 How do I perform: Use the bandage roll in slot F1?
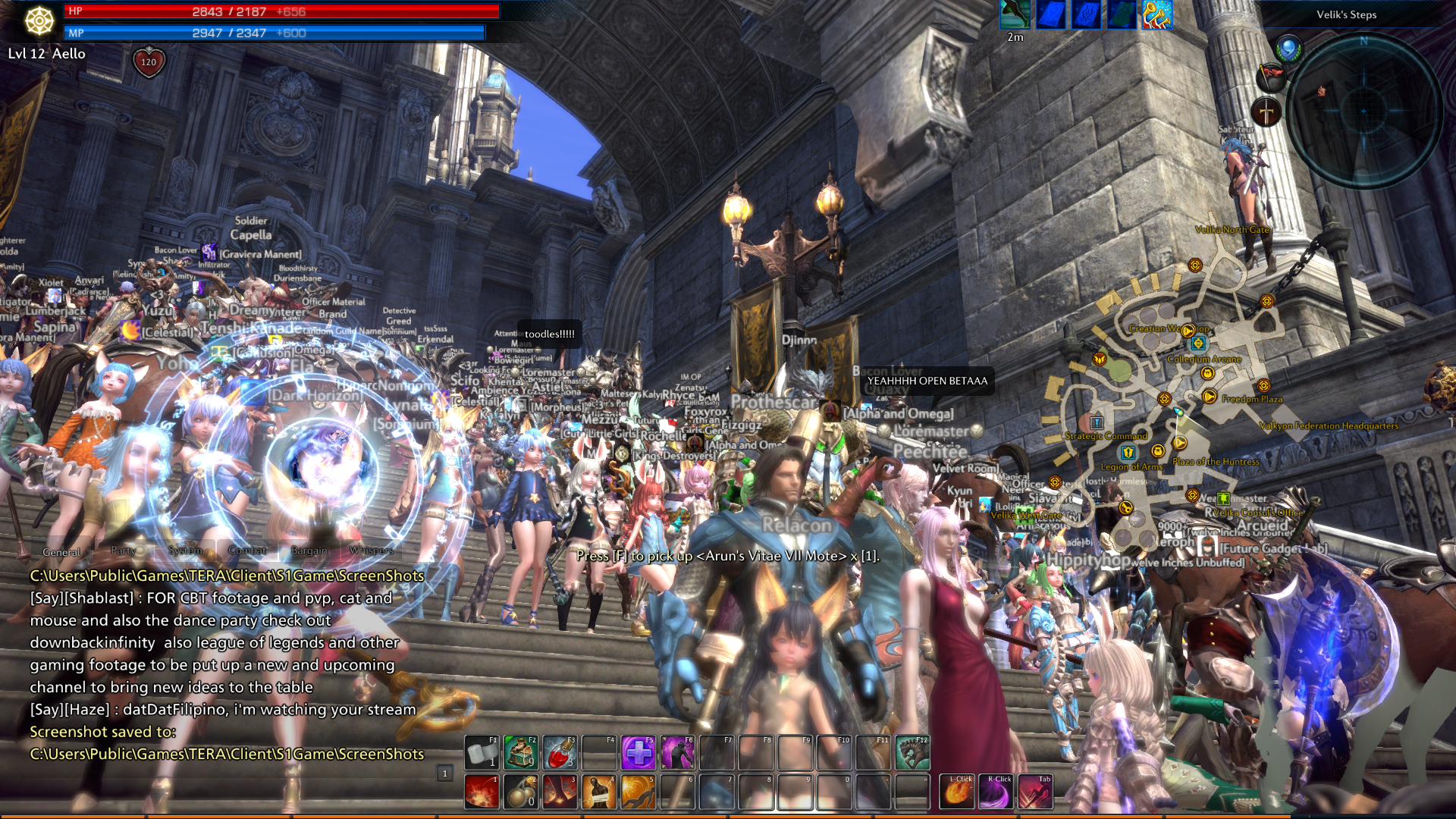point(482,752)
